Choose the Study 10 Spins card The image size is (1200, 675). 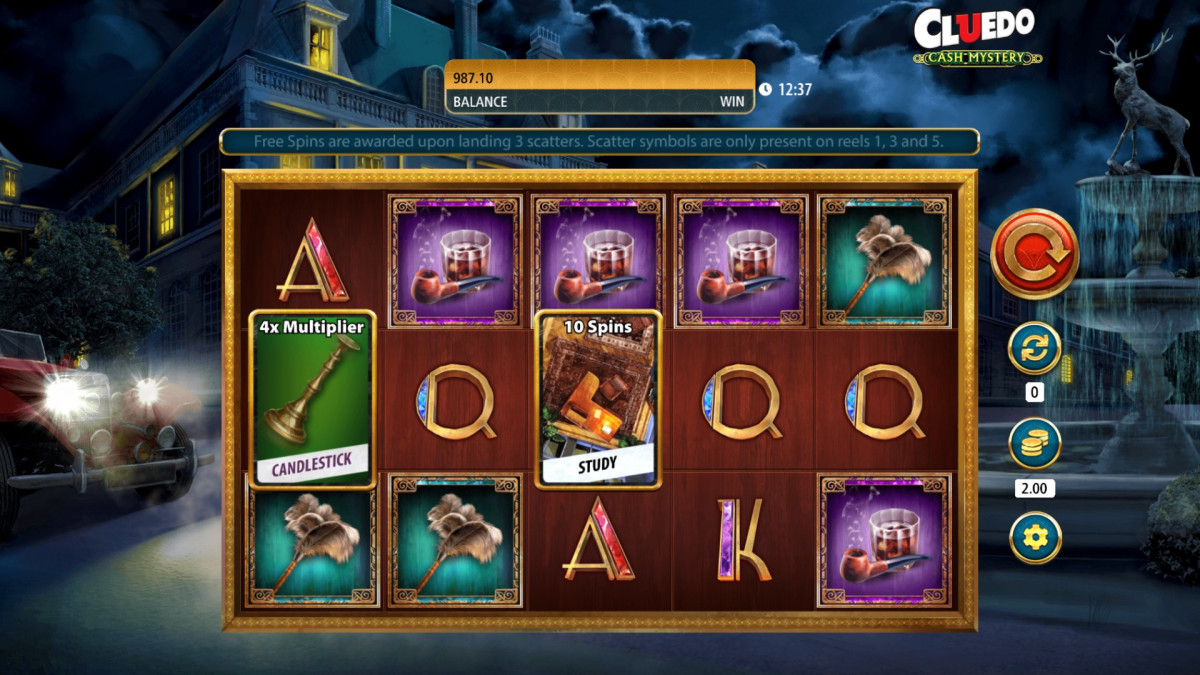point(598,399)
